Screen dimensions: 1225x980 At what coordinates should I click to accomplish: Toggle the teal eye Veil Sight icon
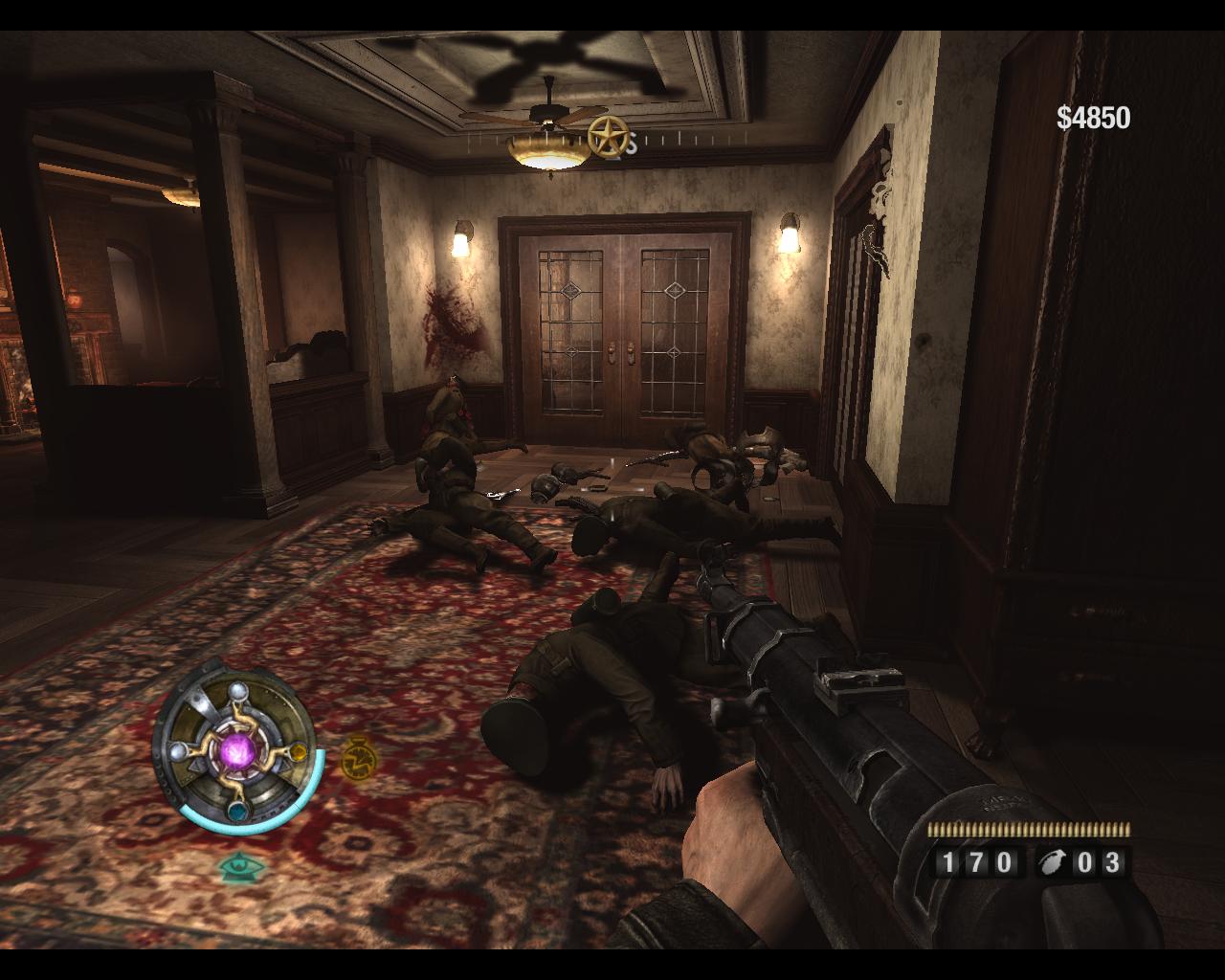[235, 867]
